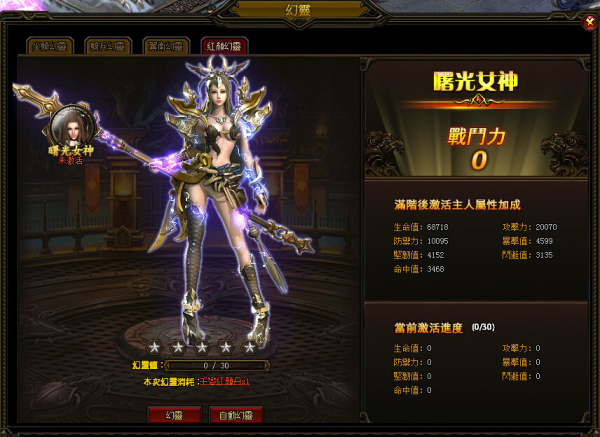Open the 翼南幻靈 tab

click(x=166, y=46)
